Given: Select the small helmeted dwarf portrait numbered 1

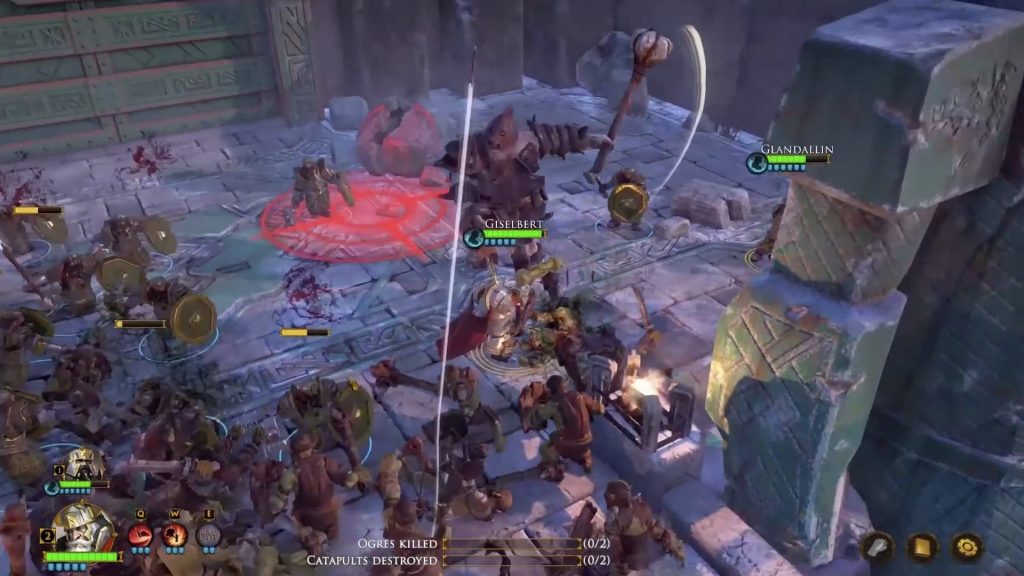Looking at the screenshot, I should [x=85, y=467].
